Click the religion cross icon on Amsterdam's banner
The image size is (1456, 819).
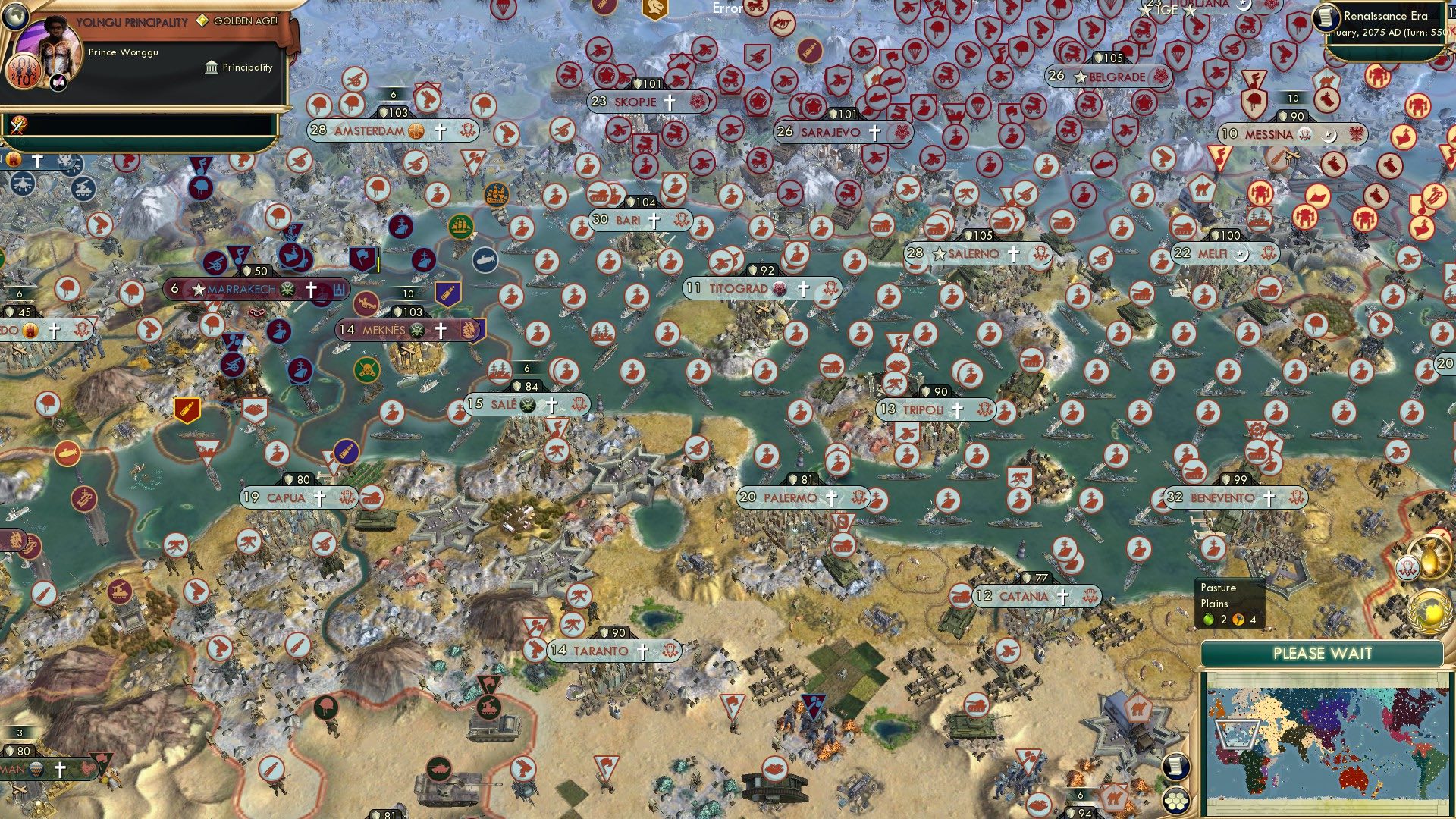click(438, 131)
